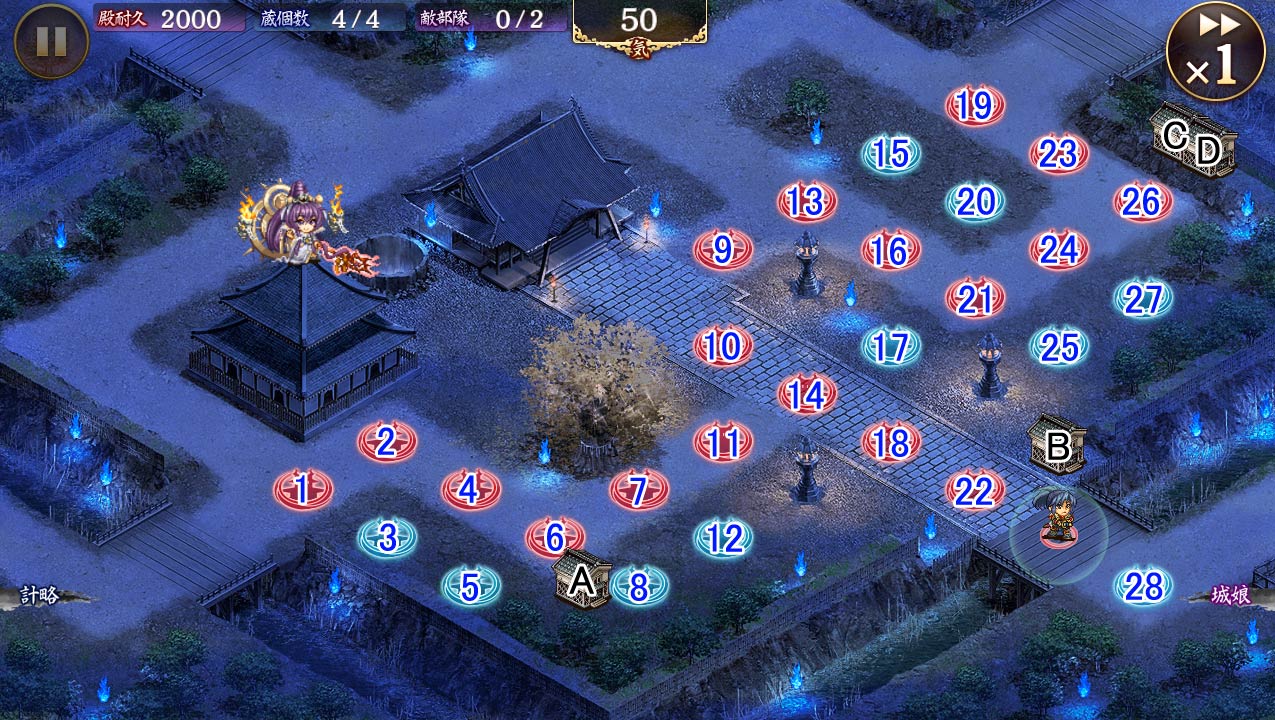Select the storehouse marked A
The width and height of the screenshot is (1275, 720).
[x=582, y=580]
